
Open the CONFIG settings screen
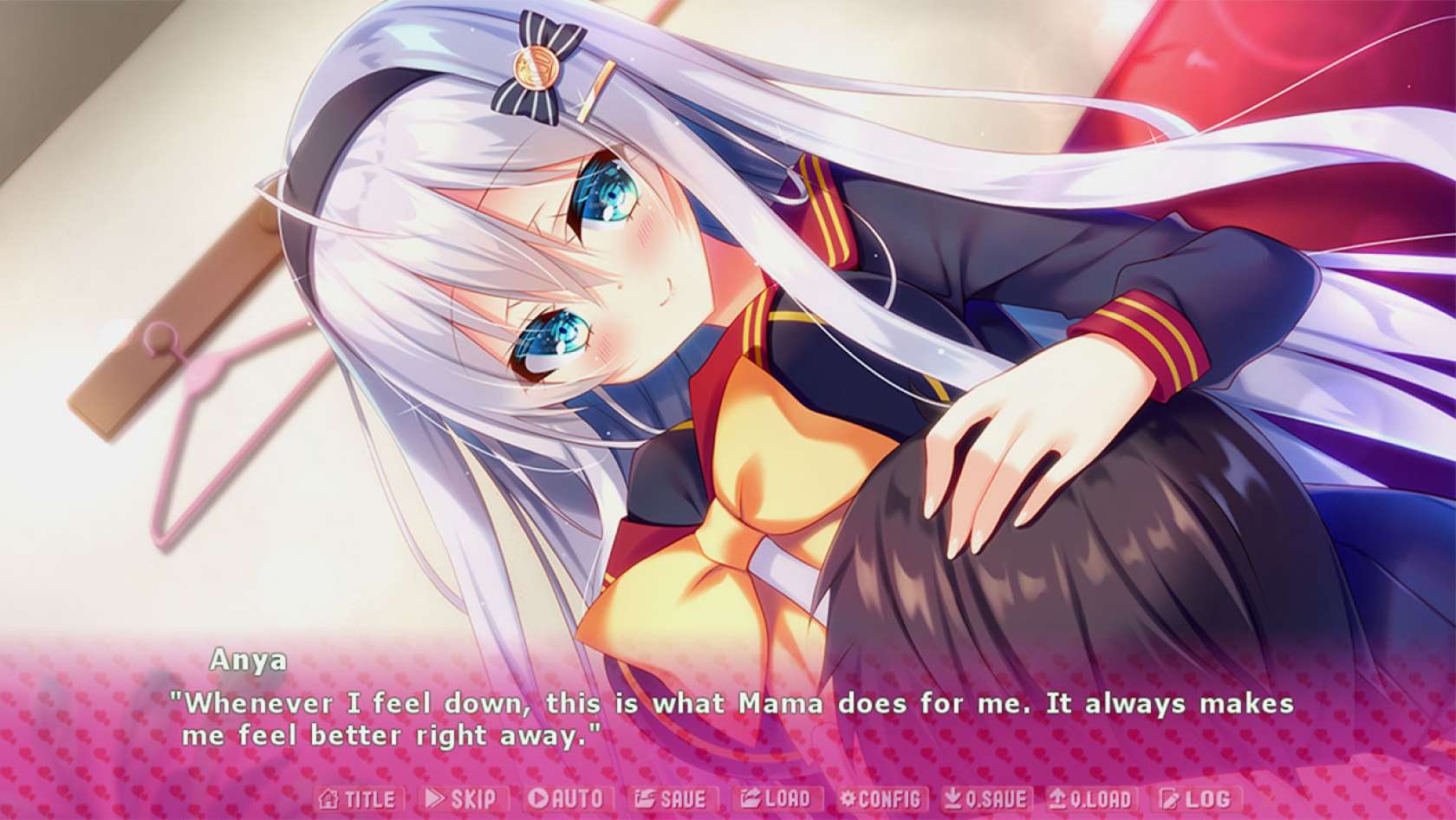pyautogui.click(x=882, y=799)
